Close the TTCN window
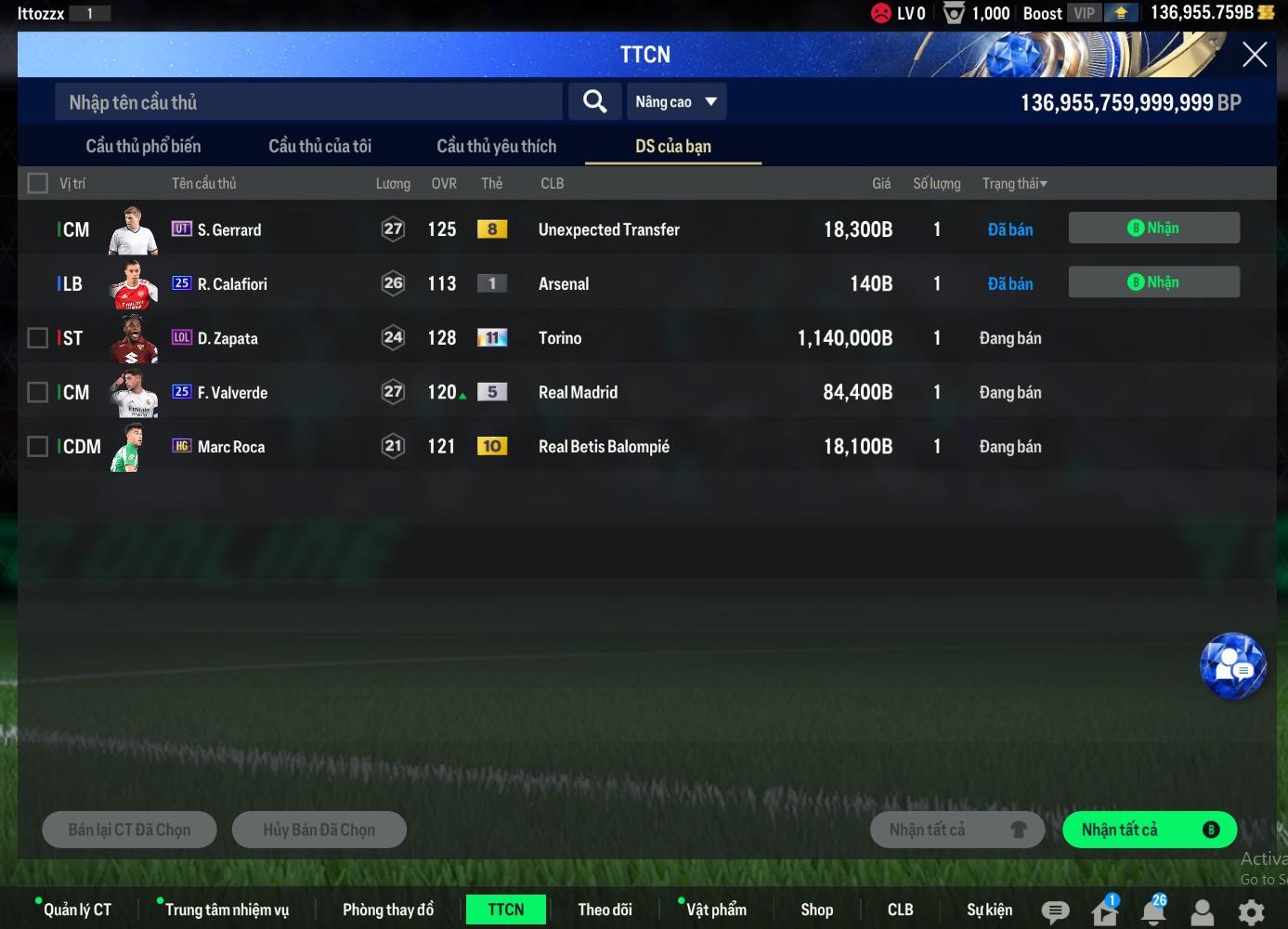The height and width of the screenshot is (929, 1288). [x=1254, y=55]
